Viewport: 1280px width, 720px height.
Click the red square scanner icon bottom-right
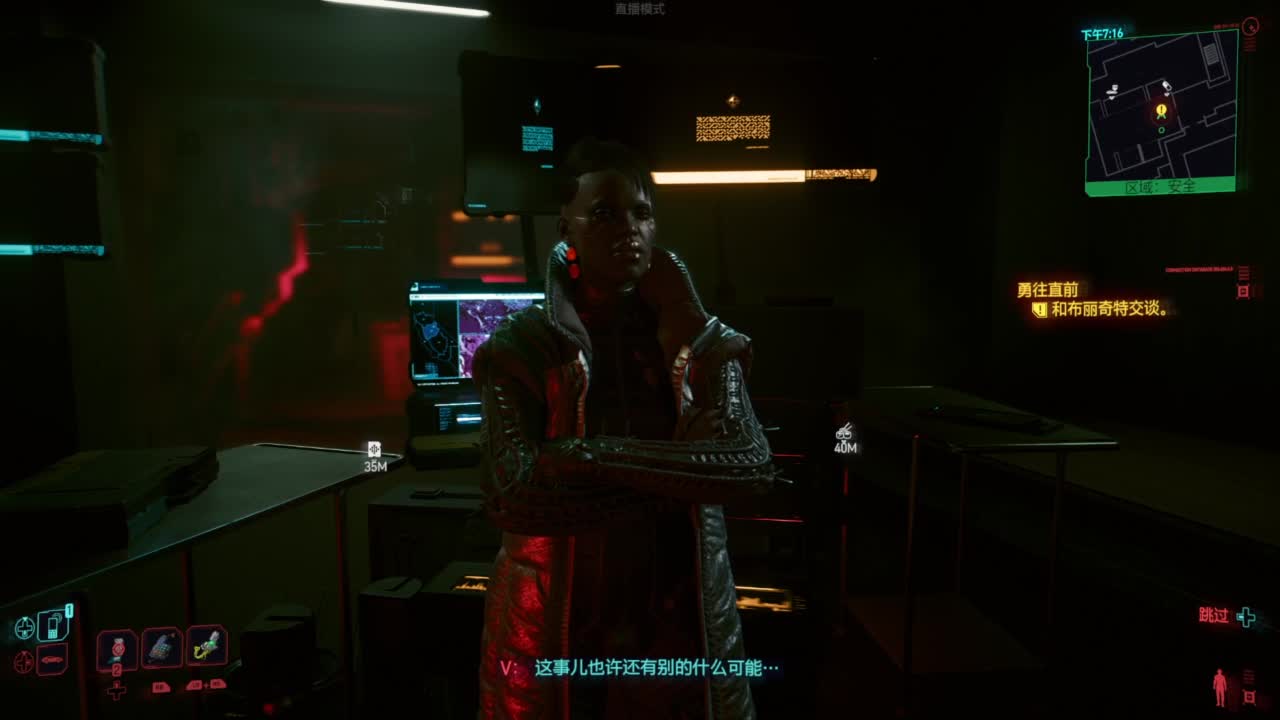click(1249, 696)
